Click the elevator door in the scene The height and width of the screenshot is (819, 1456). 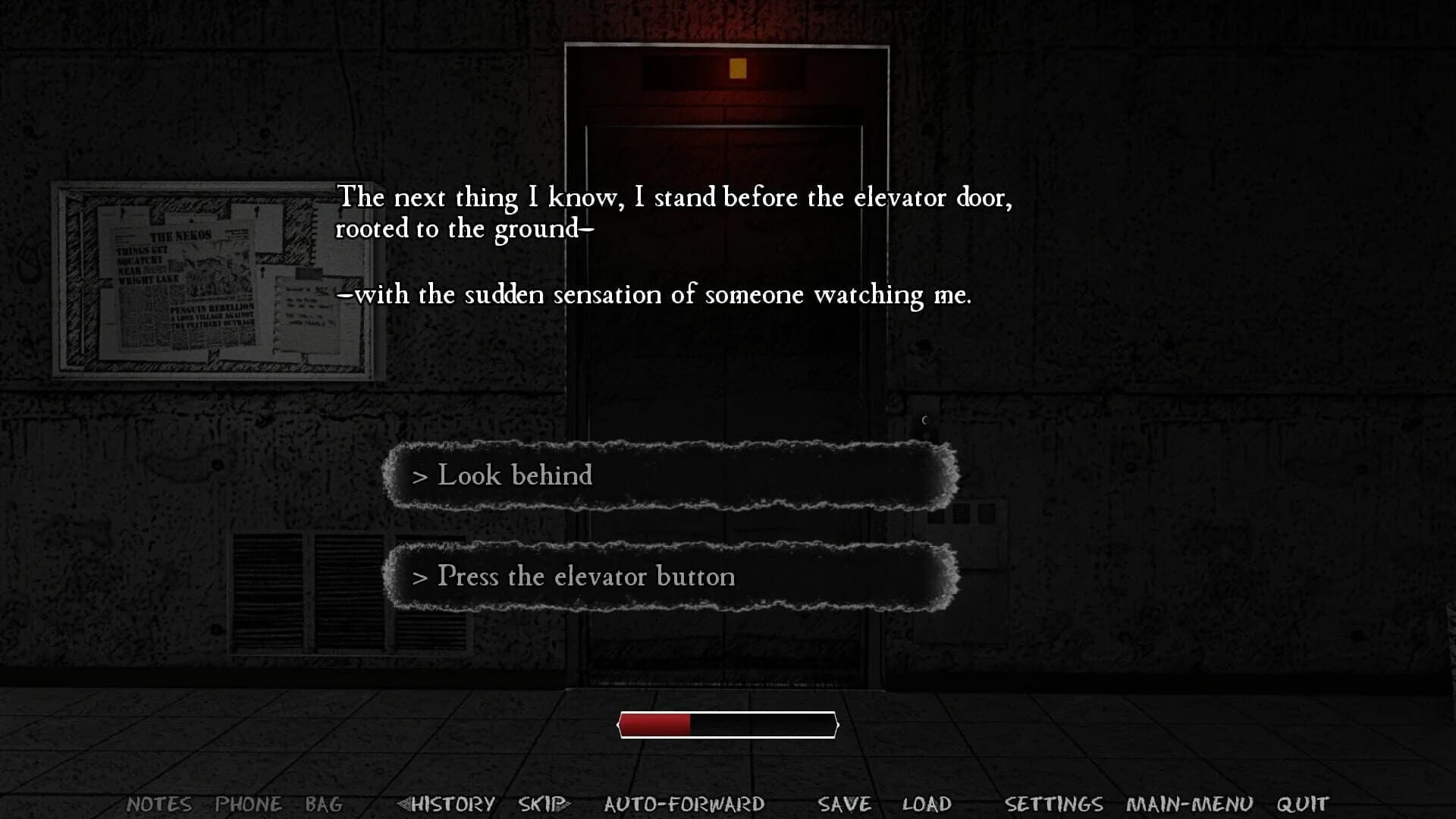pos(726,379)
